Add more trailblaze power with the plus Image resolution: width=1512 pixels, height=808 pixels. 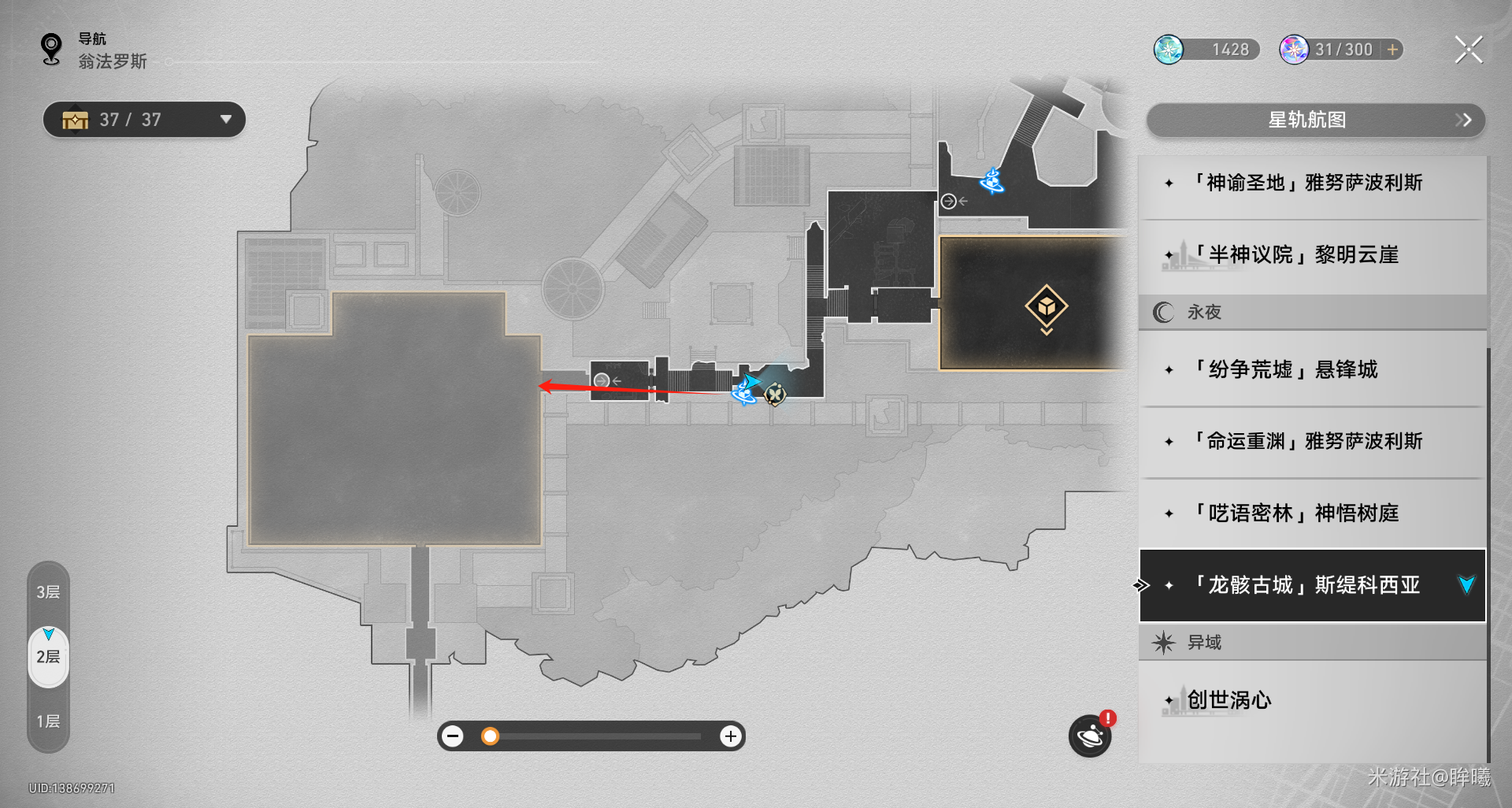(1393, 50)
